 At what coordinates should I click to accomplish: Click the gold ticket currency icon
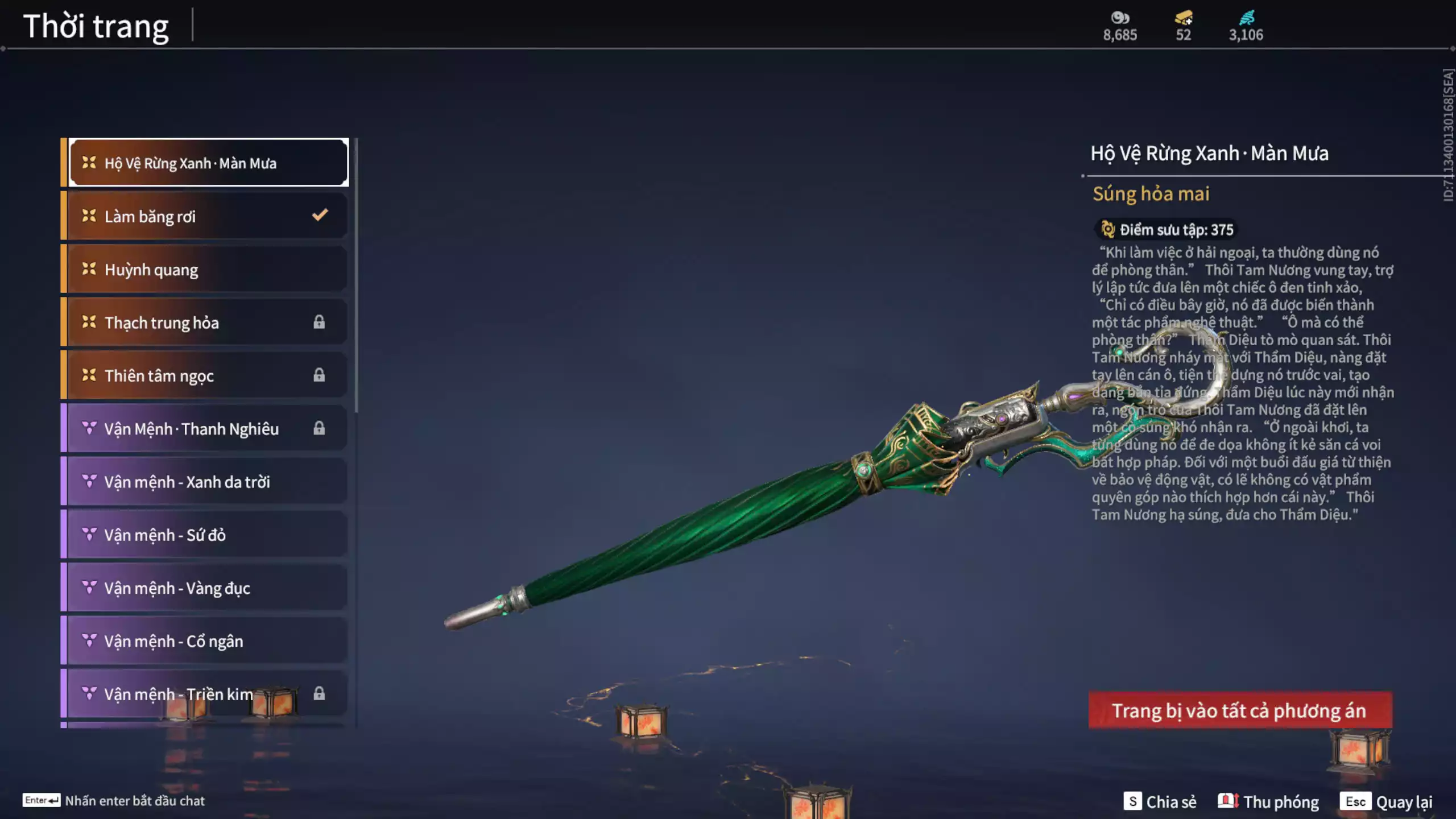point(1183,18)
